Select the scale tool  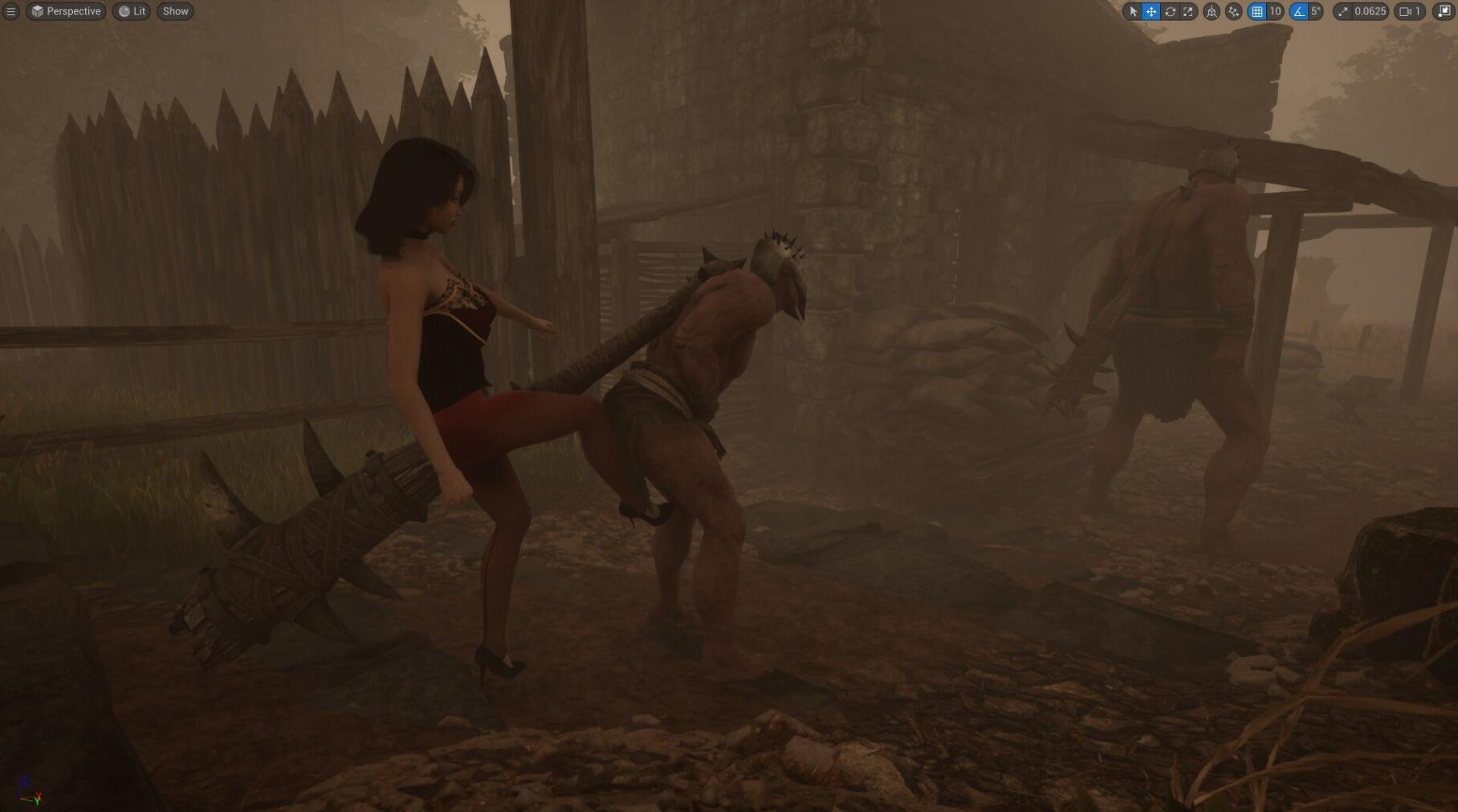(x=1188, y=11)
